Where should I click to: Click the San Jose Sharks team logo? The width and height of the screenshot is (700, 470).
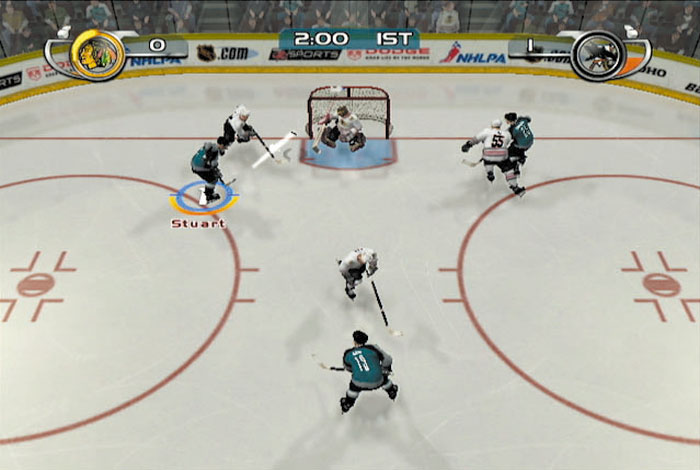point(598,54)
